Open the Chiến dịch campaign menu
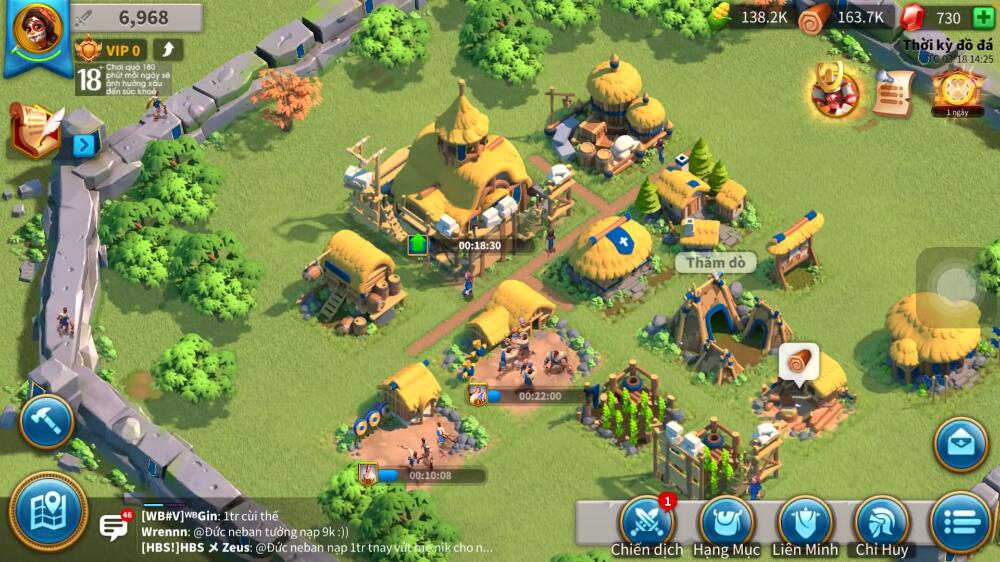 [x=647, y=522]
